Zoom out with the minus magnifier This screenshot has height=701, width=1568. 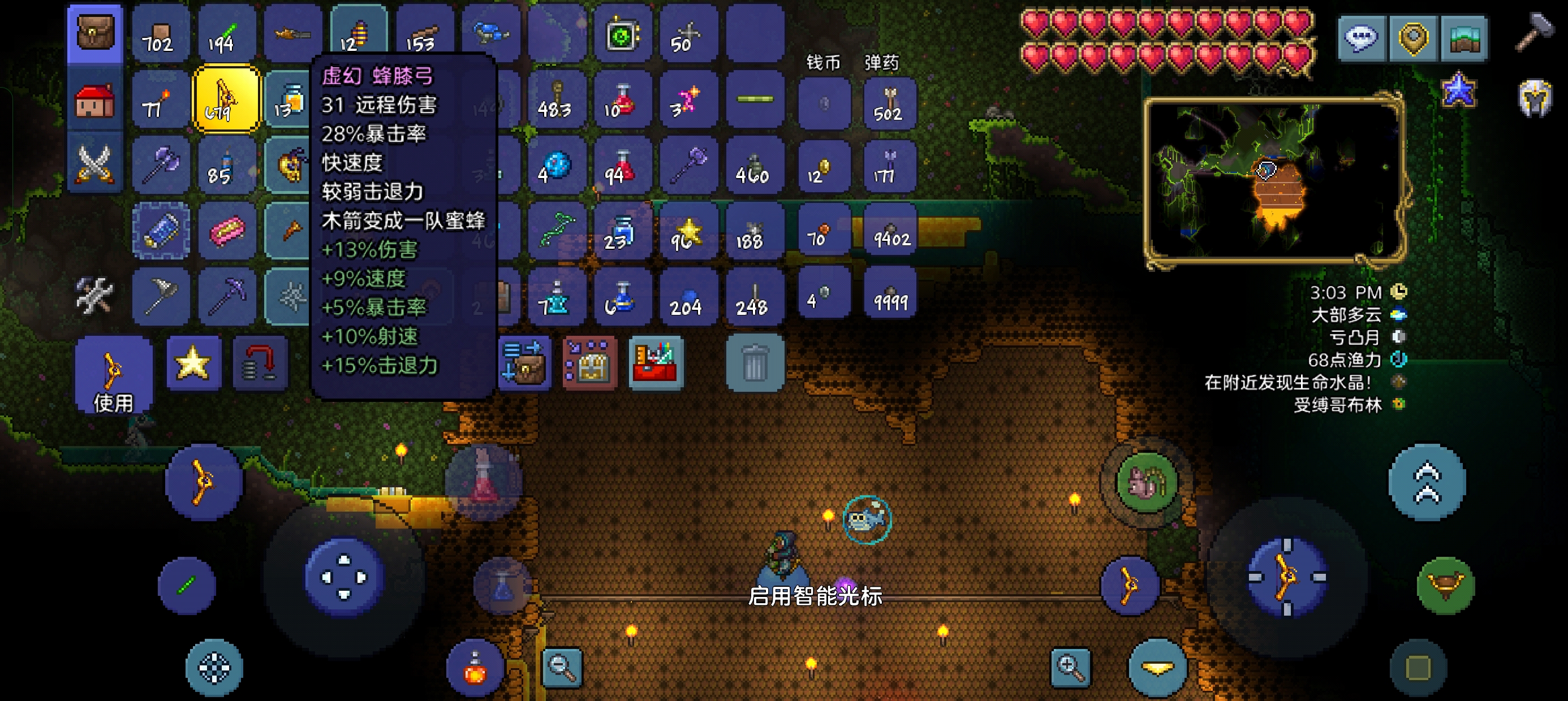pyautogui.click(x=561, y=667)
